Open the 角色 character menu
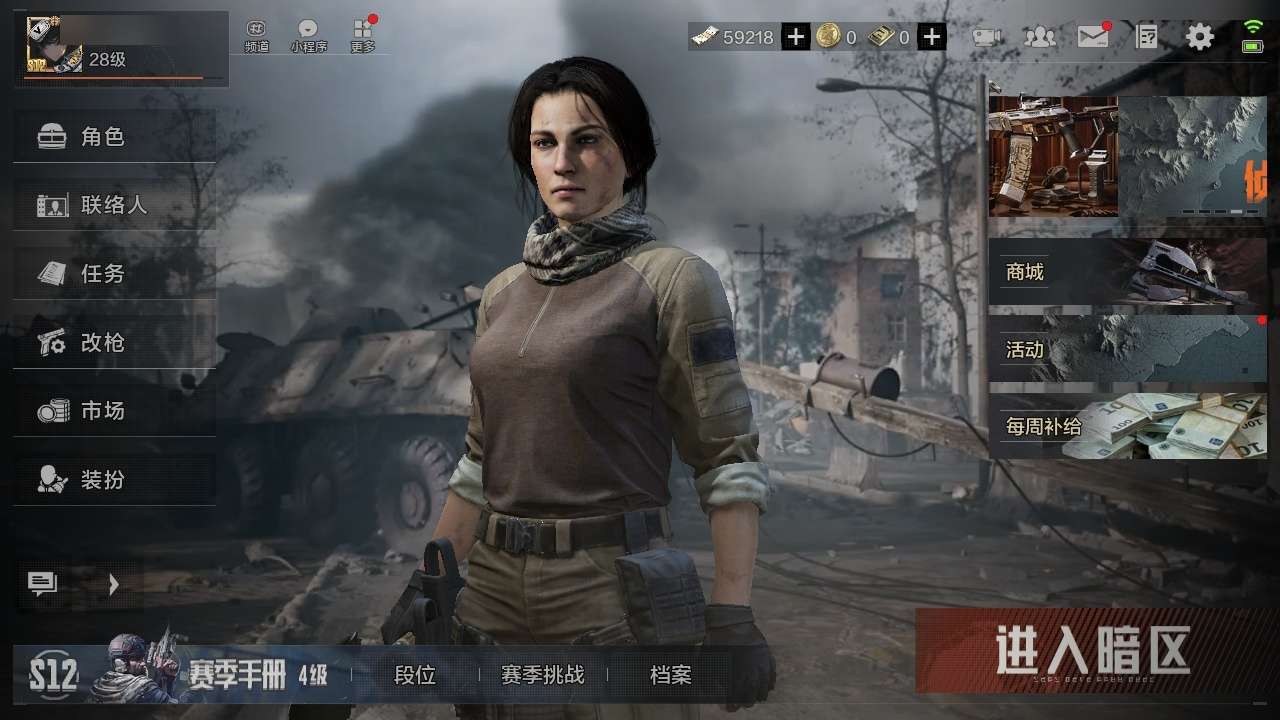Screen dimensions: 1280x720 click(114, 137)
